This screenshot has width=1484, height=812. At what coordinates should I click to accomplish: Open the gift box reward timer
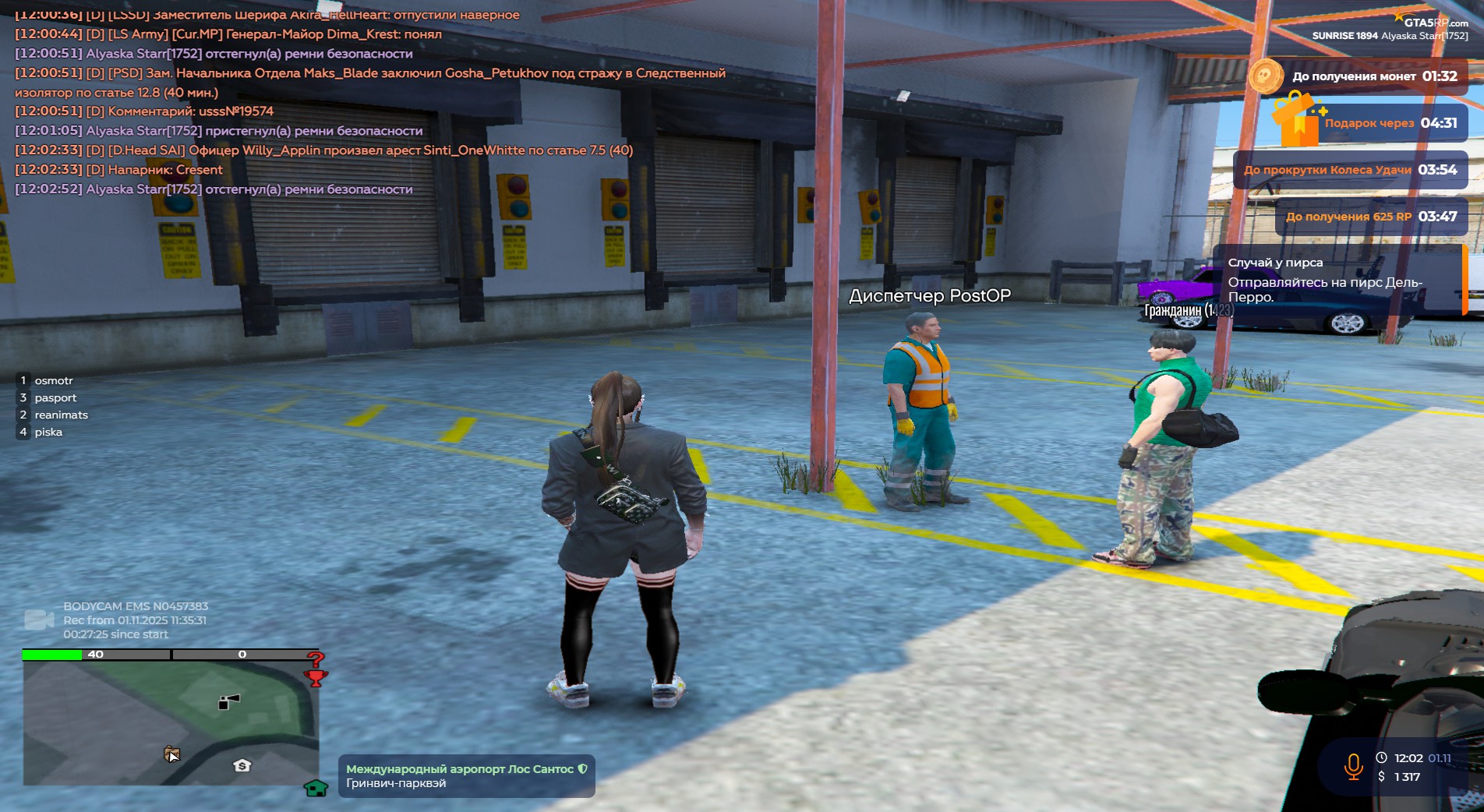coord(1295,119)
